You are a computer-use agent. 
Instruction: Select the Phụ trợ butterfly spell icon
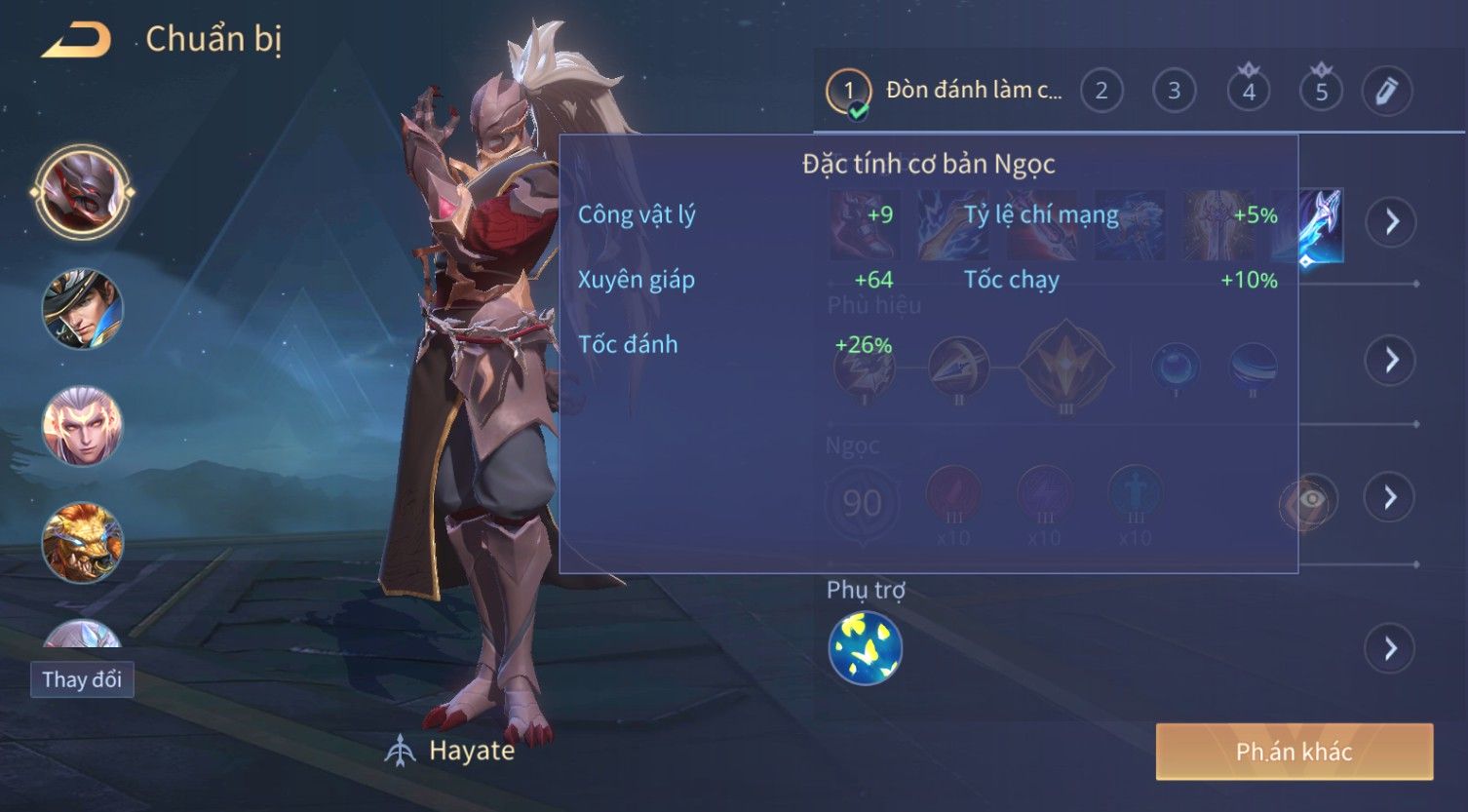pyautogui.click(x=866, y=648)
